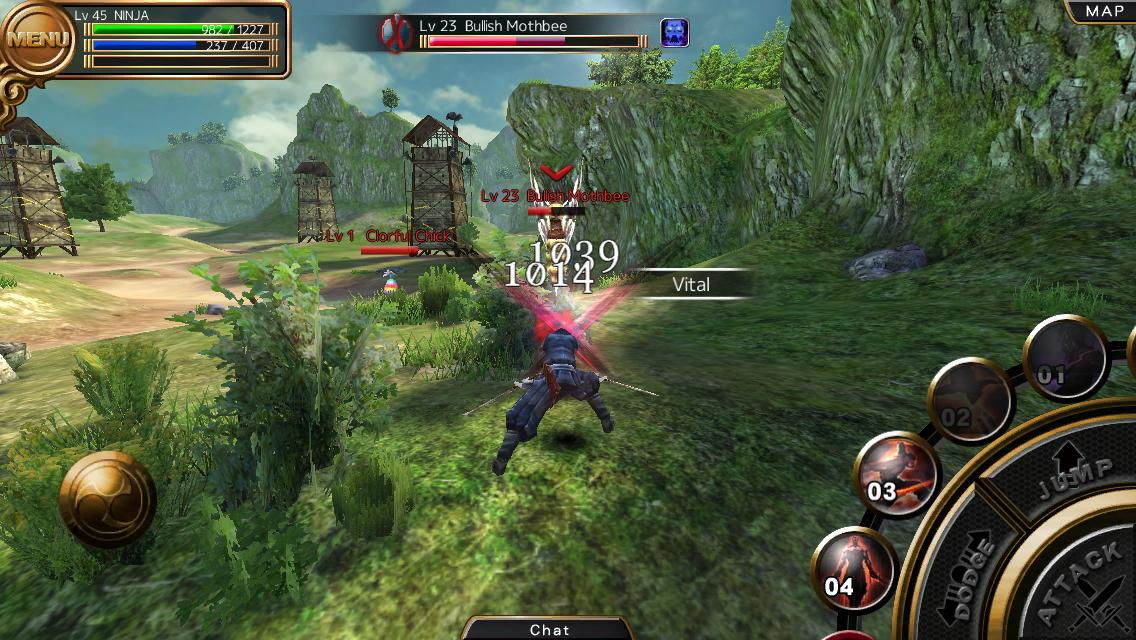Click the red target emblem icon

(x=394, y=33)
